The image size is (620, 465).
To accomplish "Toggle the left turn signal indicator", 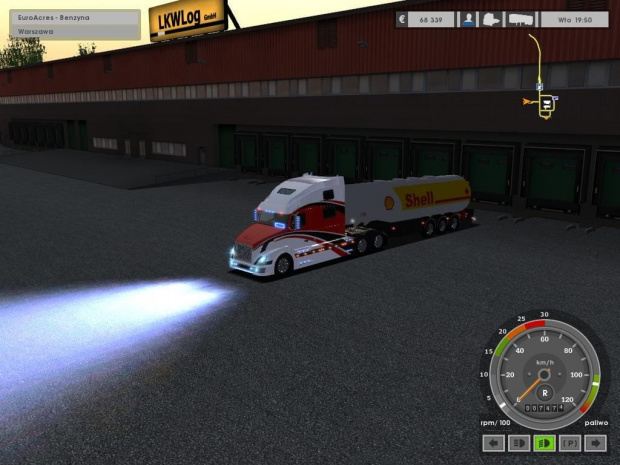I will [x=493, y=443].
